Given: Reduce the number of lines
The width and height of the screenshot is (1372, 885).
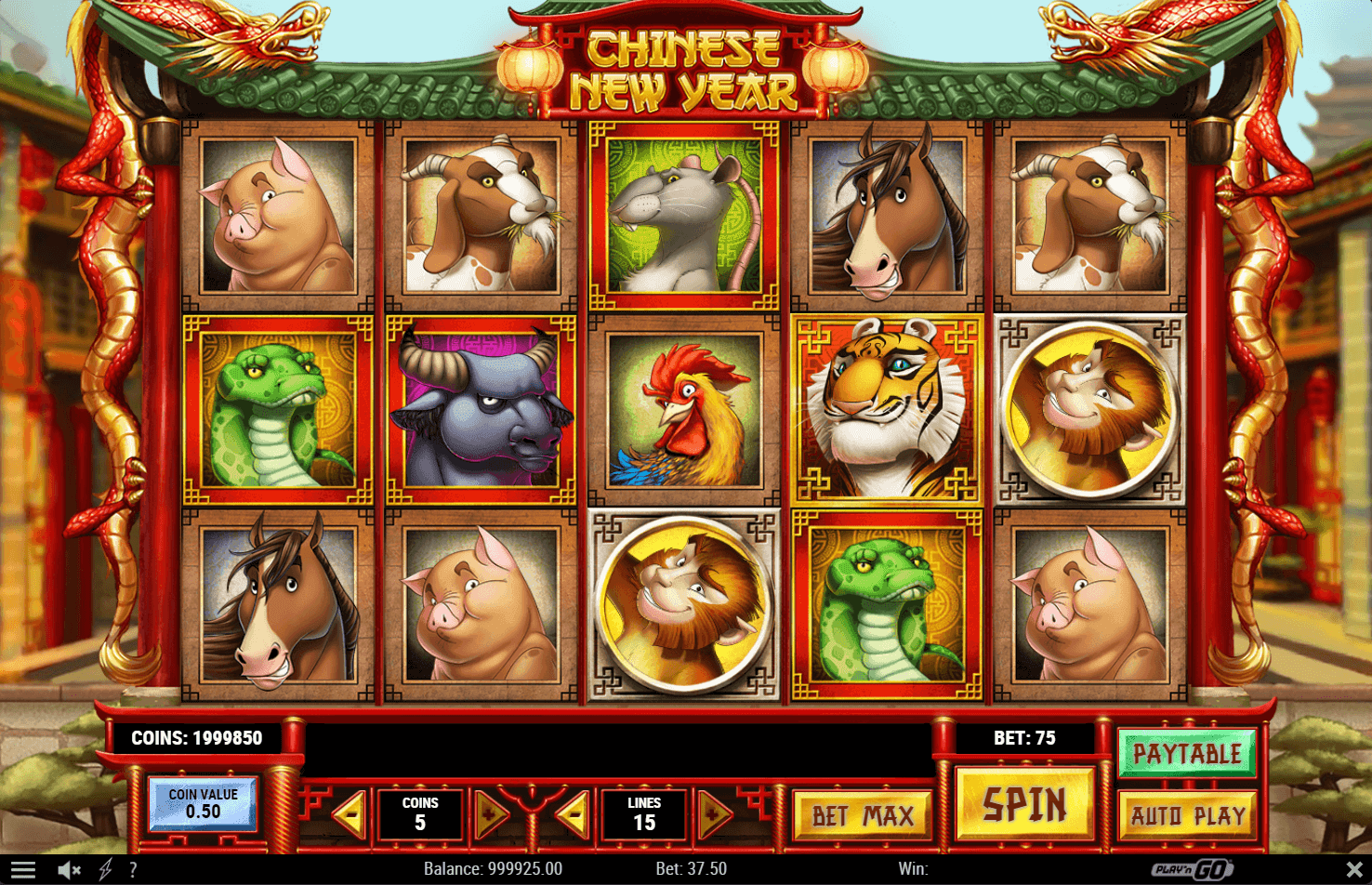Looking at the screenshot, I should tap(574, 815).
